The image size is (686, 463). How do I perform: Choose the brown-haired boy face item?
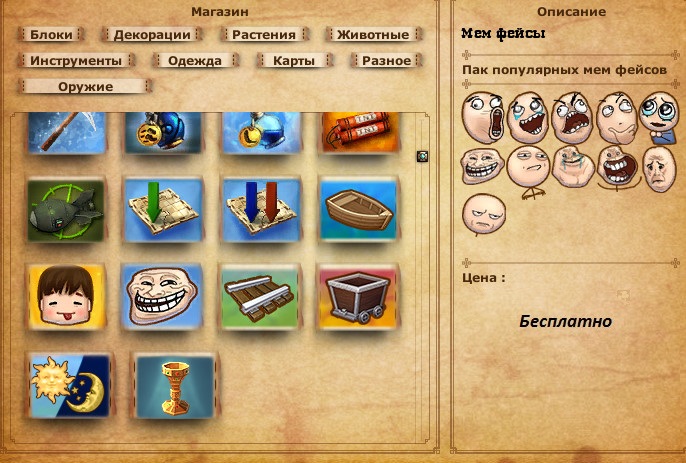[x=66, y=294]
